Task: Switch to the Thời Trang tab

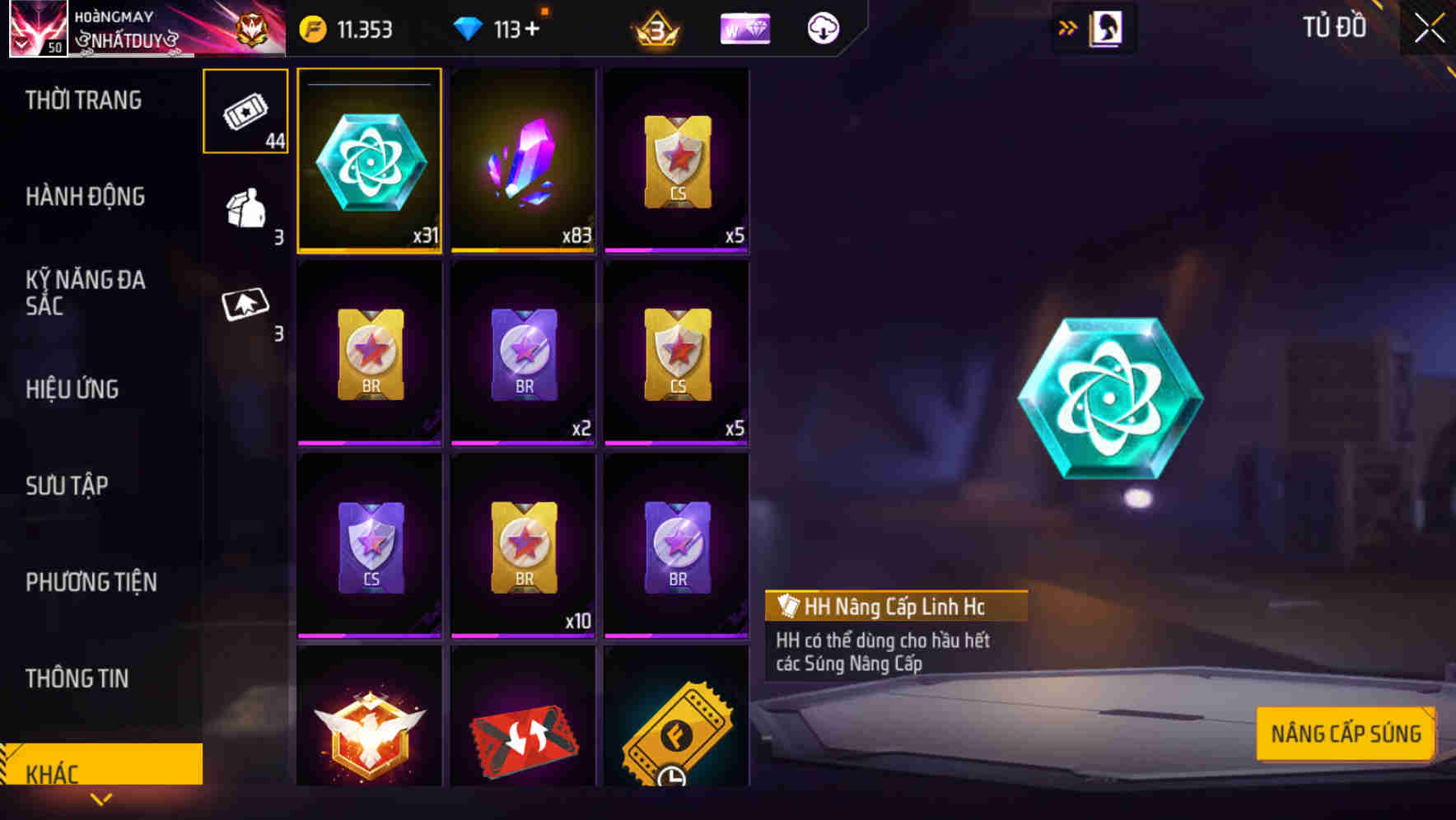Action: click(85, 100)
